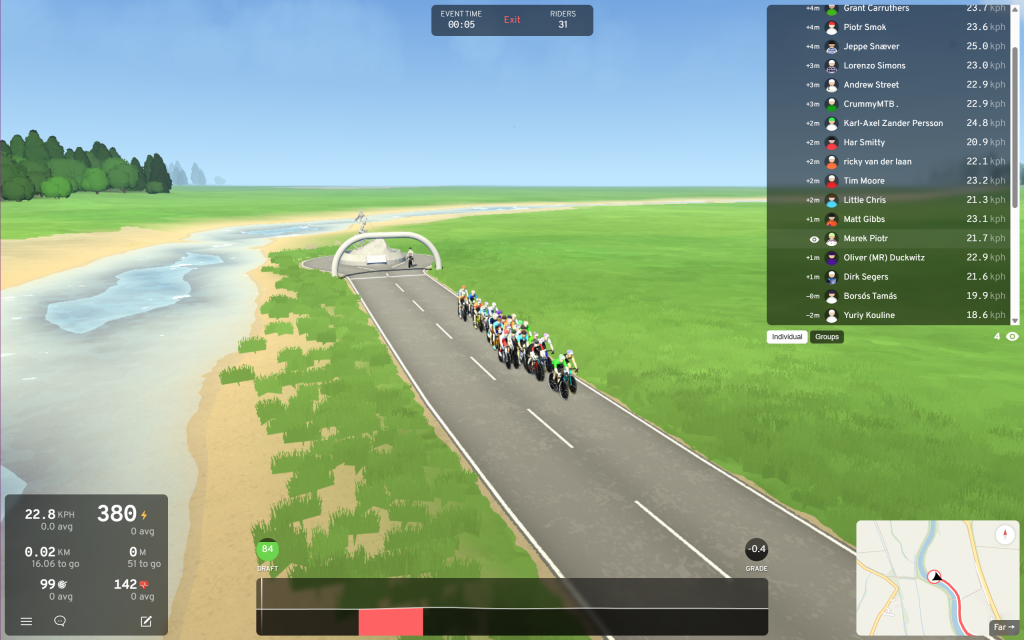
Task: Select the Individual riders tab
Action: click(x=788, y=337)
